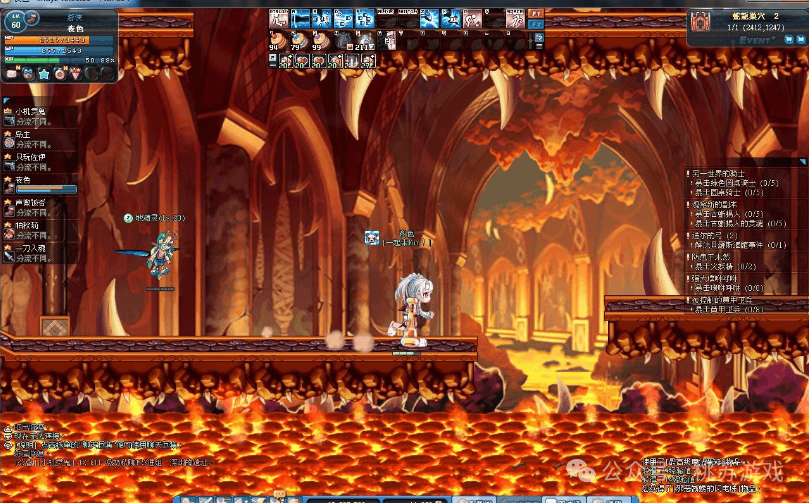Switch skill bar to F1 page
Image resolution: width=809 pixels, height=503 pixels.
(535, 13)
